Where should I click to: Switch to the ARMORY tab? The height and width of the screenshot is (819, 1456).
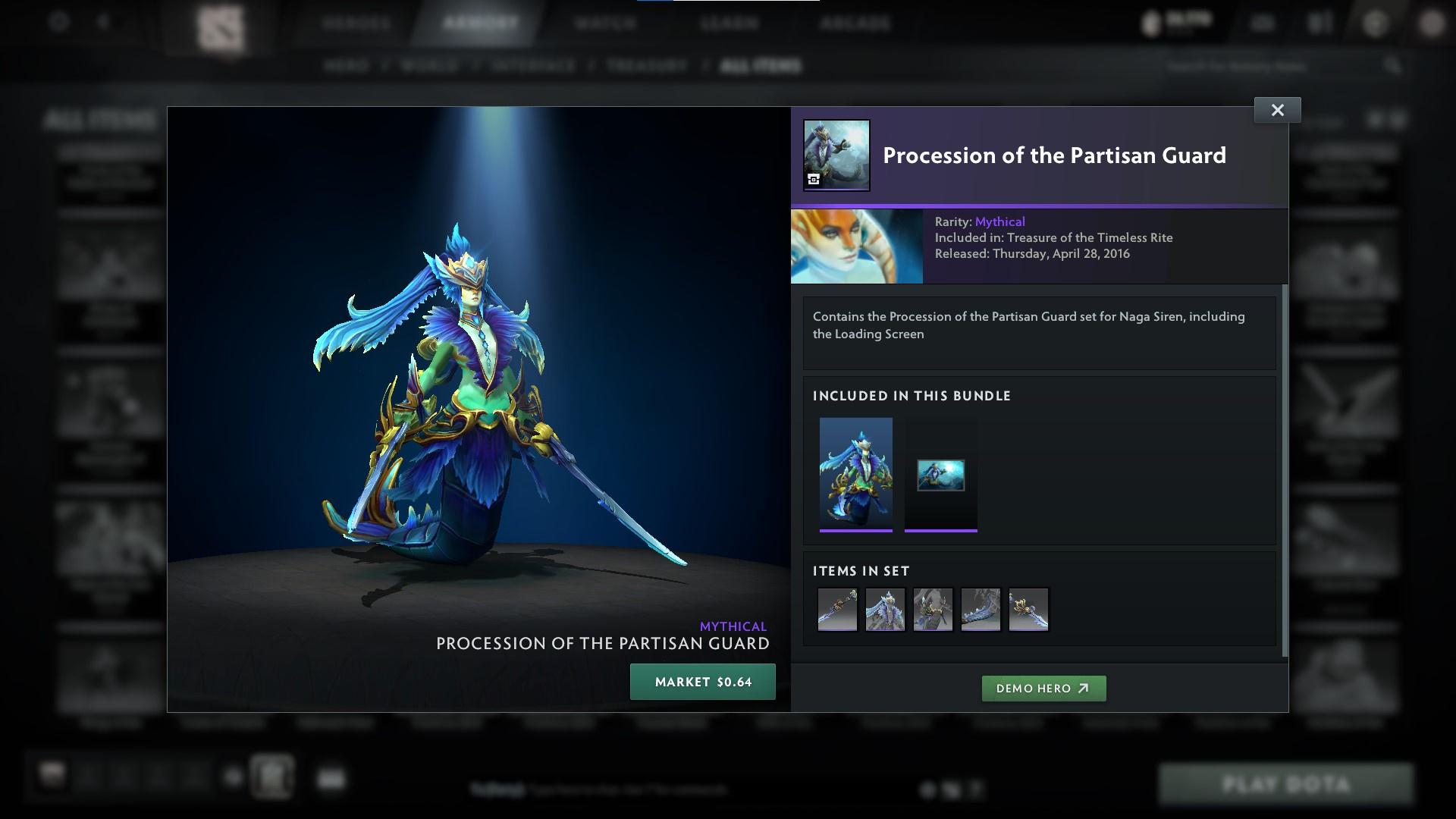[x=477, y=23]
